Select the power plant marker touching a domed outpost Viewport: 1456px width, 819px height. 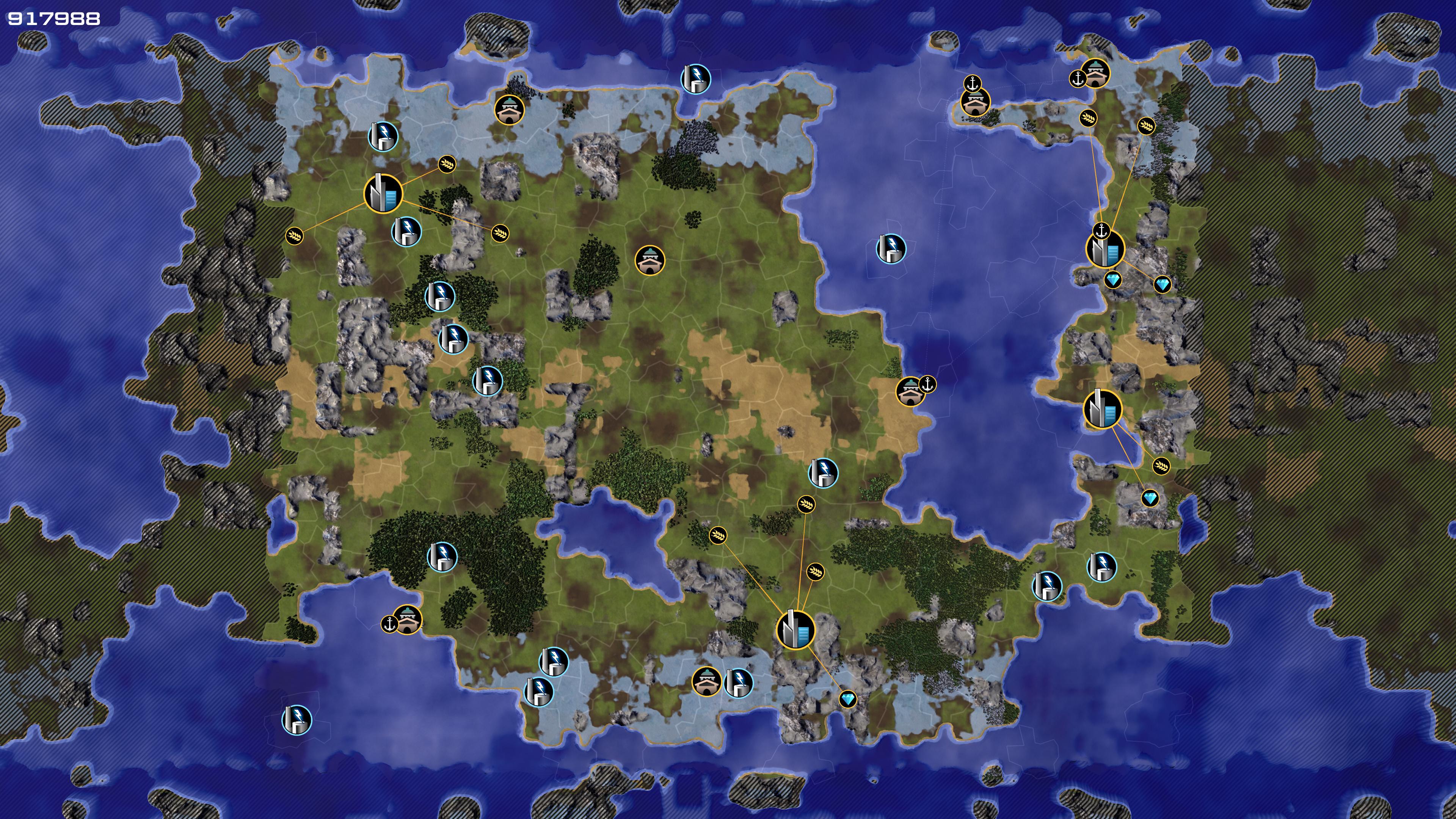(737, 683)
